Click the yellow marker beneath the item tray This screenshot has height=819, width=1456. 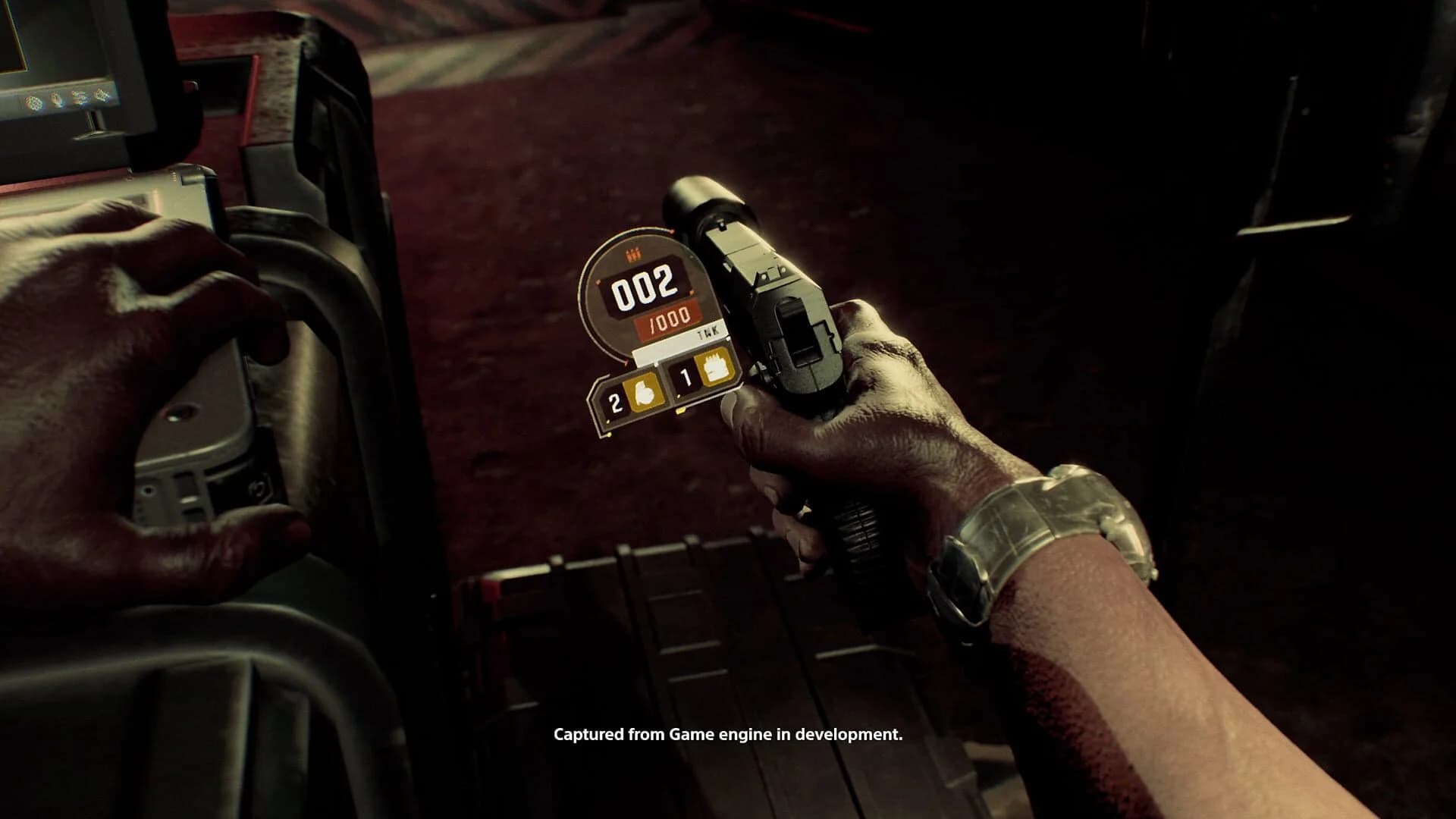679,411
